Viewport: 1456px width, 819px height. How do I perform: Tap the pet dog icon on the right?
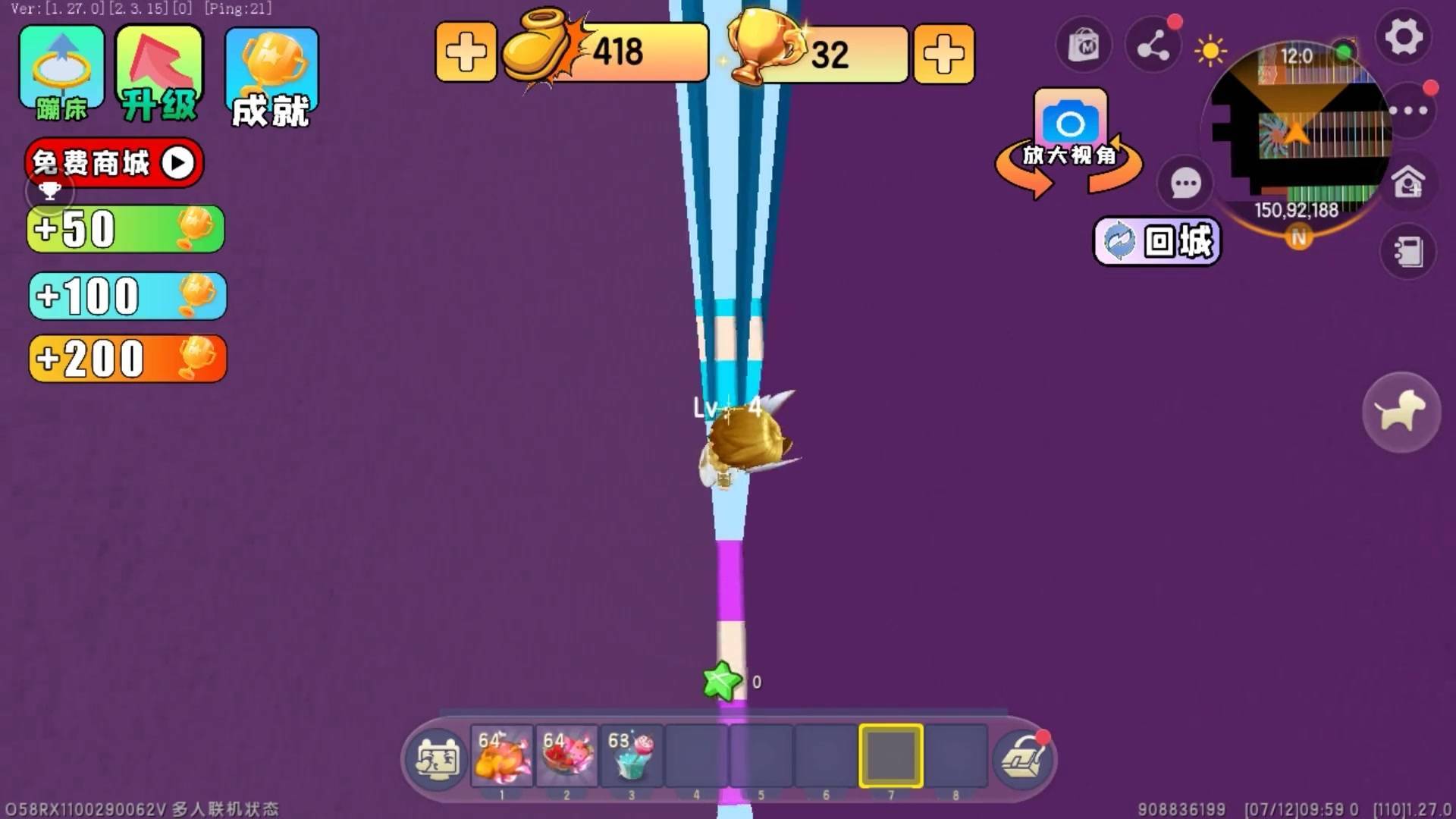(x=1402, y=410)
